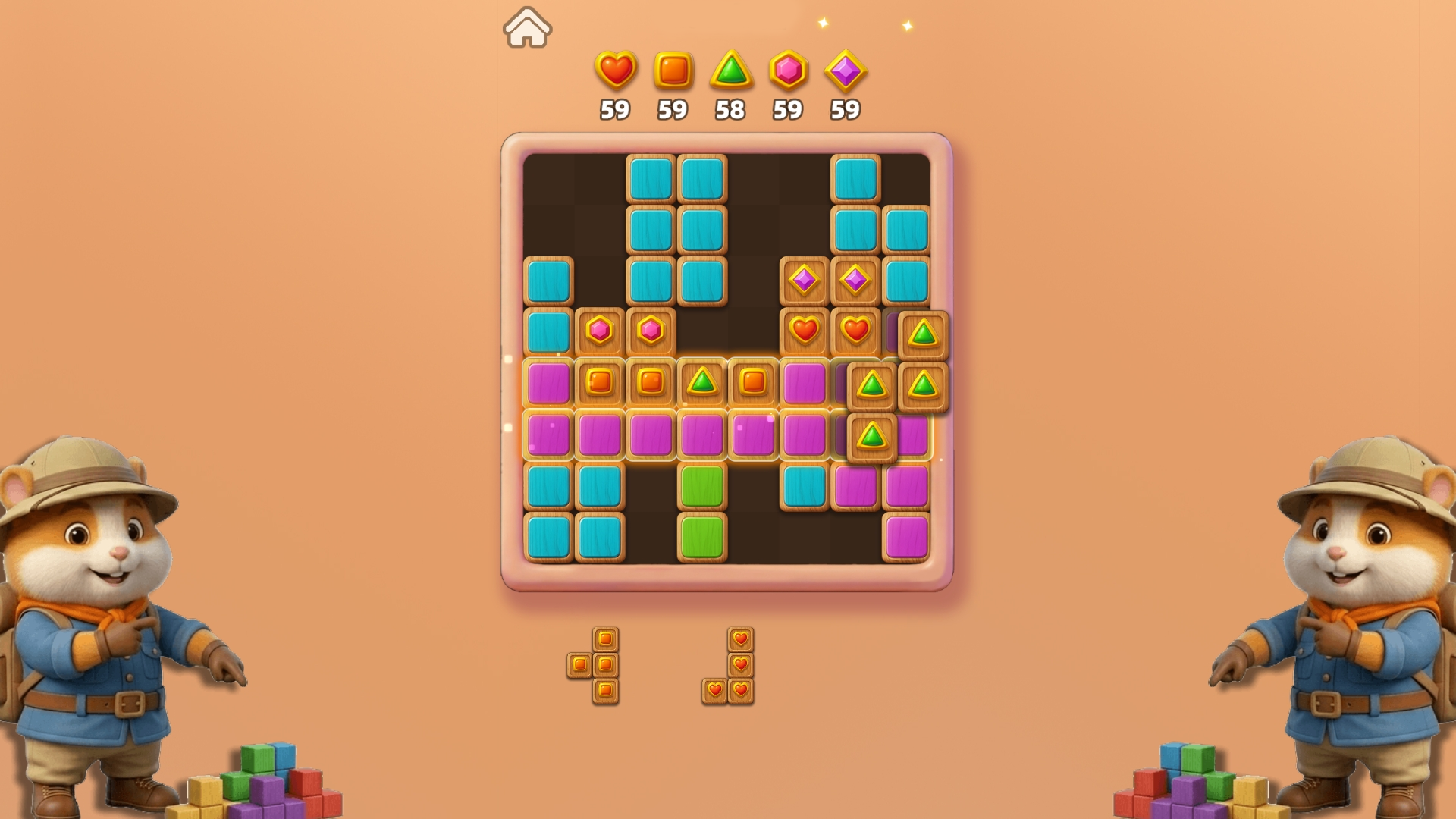Screen dimensions: 1456x819
Task: Select a heart tile in the board center
Action: (805, 329)
